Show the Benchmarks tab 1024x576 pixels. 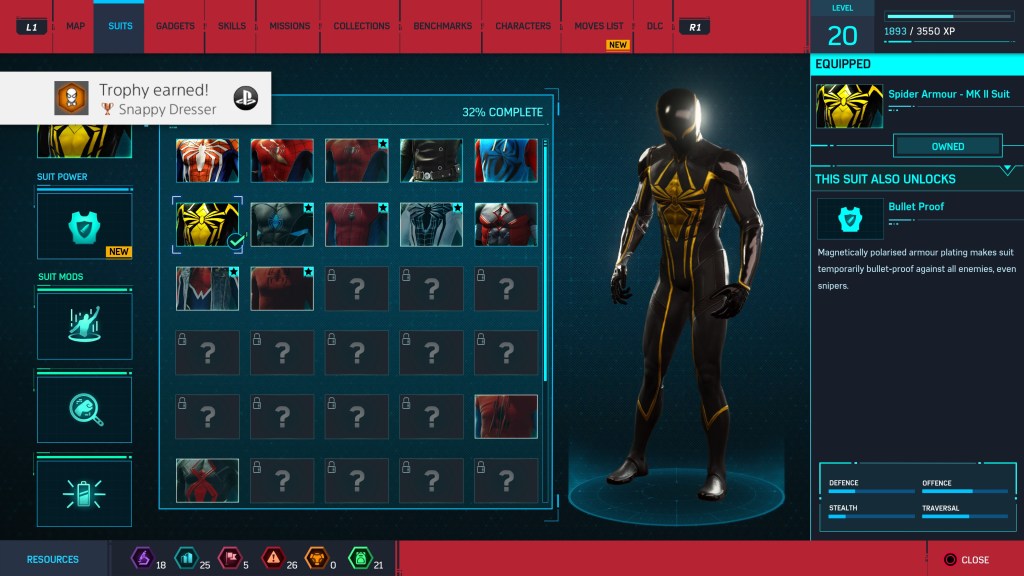coord(443,26)
